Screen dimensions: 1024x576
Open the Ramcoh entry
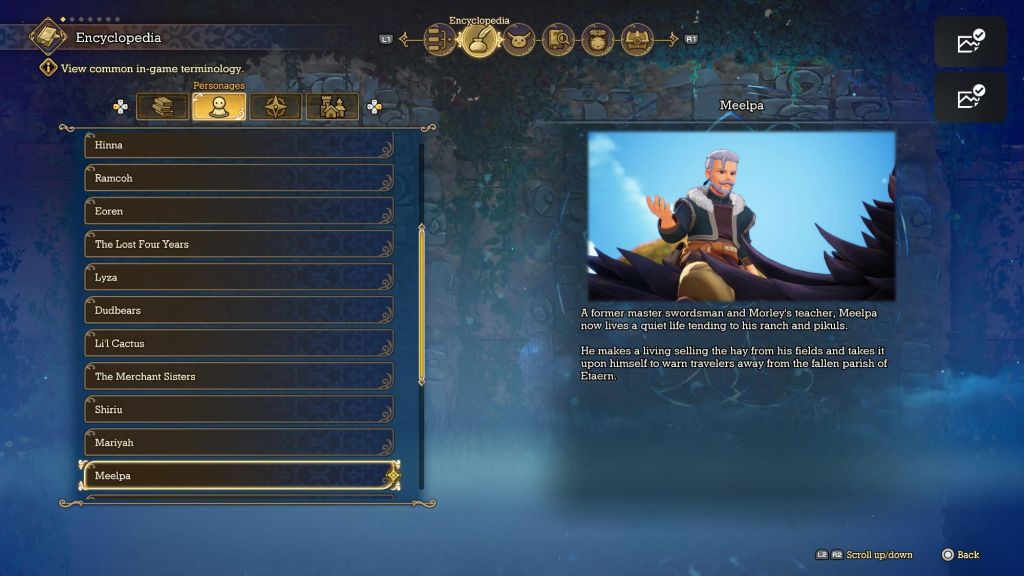238,178
